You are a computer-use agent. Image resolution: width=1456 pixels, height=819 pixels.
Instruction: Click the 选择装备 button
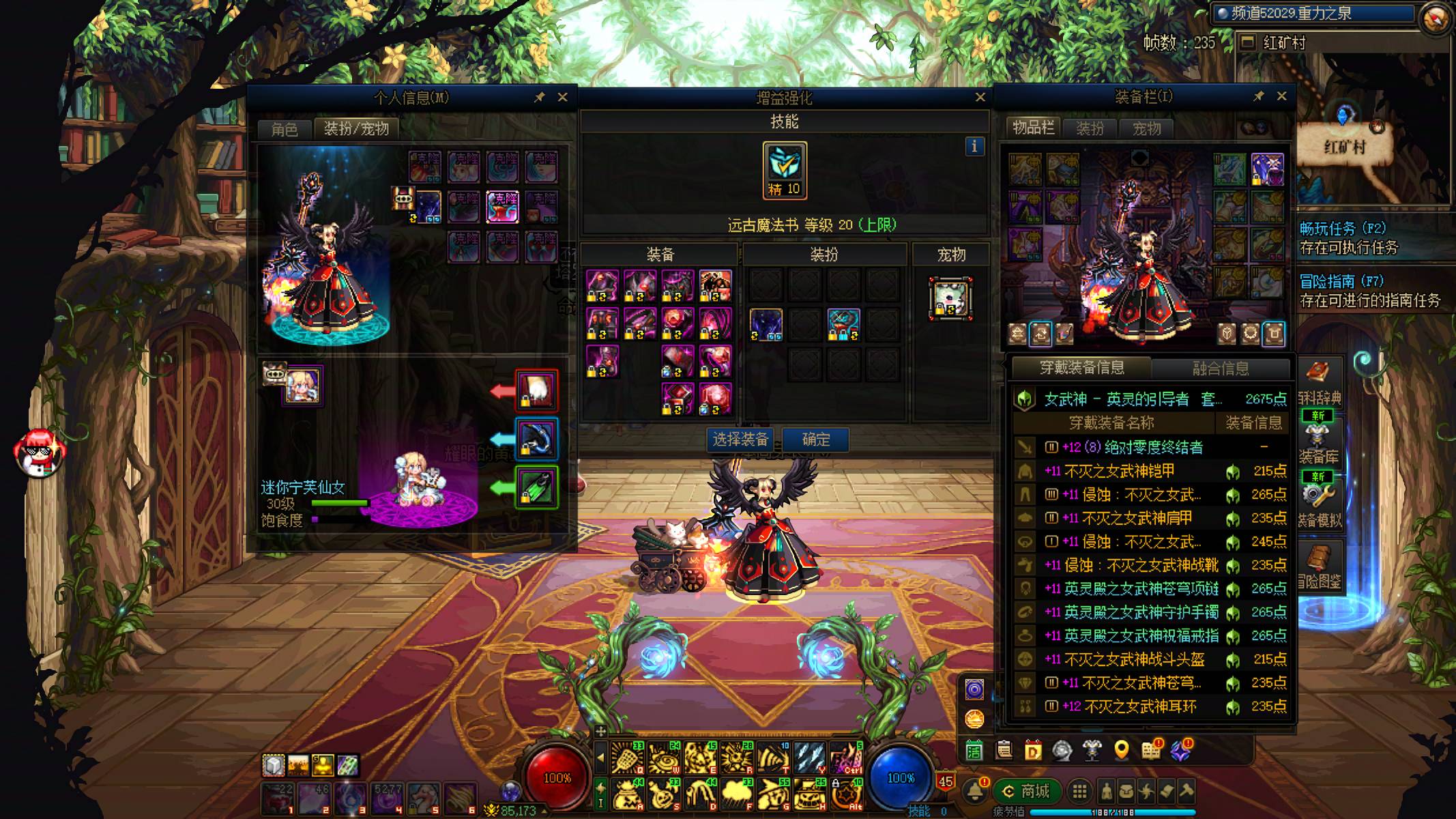[740, 440]
